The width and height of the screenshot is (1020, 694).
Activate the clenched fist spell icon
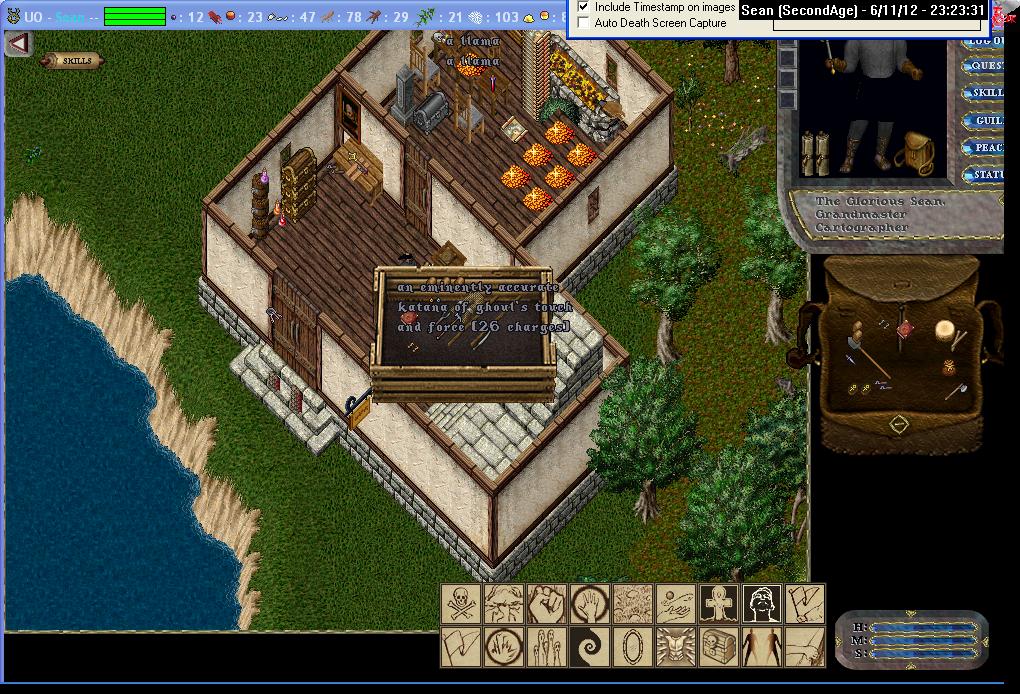coord(547,604)
